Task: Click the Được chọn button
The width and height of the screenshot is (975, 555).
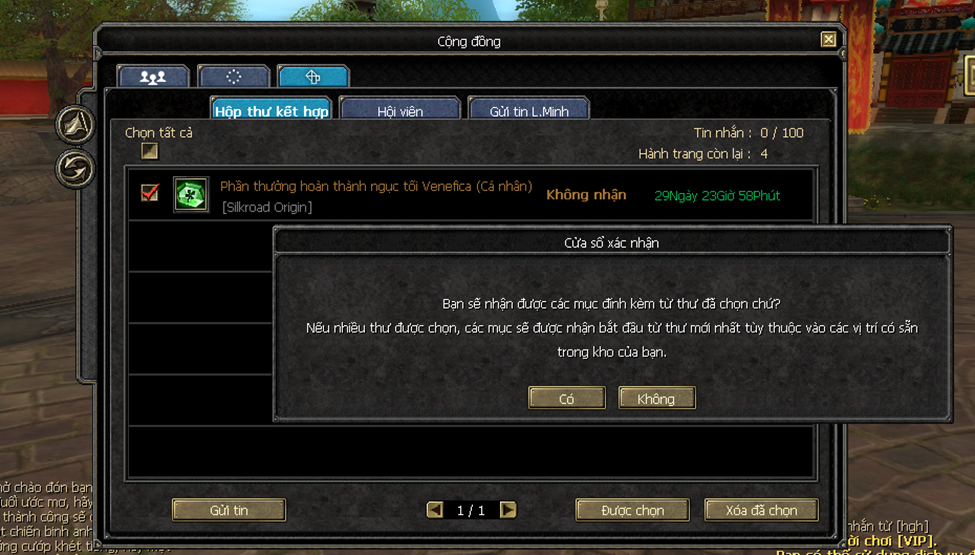Action: click(632, 510)
